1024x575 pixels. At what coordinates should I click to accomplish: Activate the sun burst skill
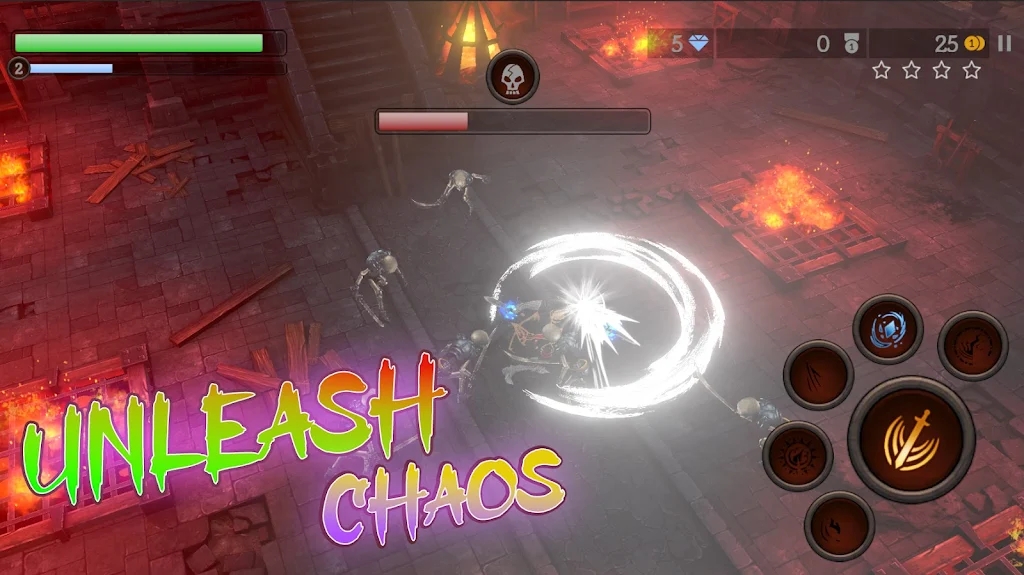click(798, 456)
